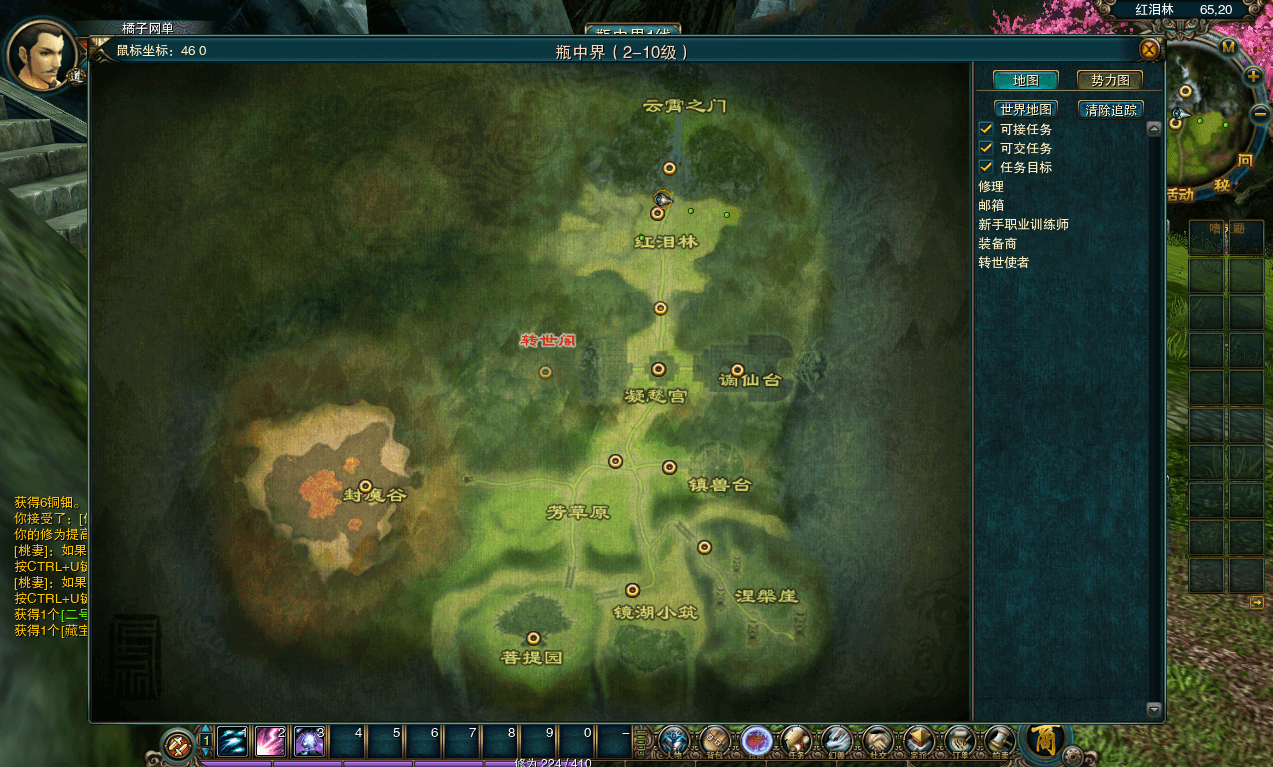Zoom out the minimap with minus button
The height and width of the screenshot is (767, 1273).
(1260, 112)
